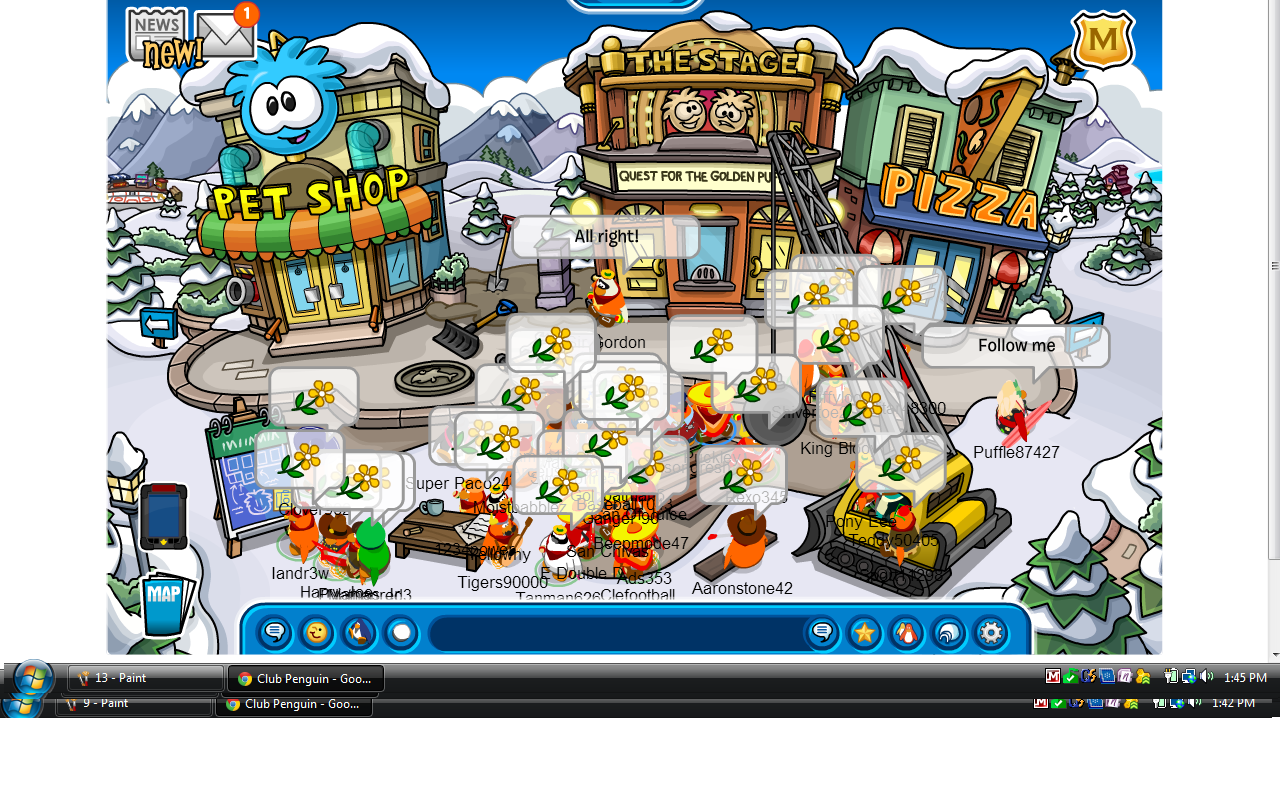Open the safe chat messages menu
This screenshot has height=800, width=1280.
tap(275, 633)
